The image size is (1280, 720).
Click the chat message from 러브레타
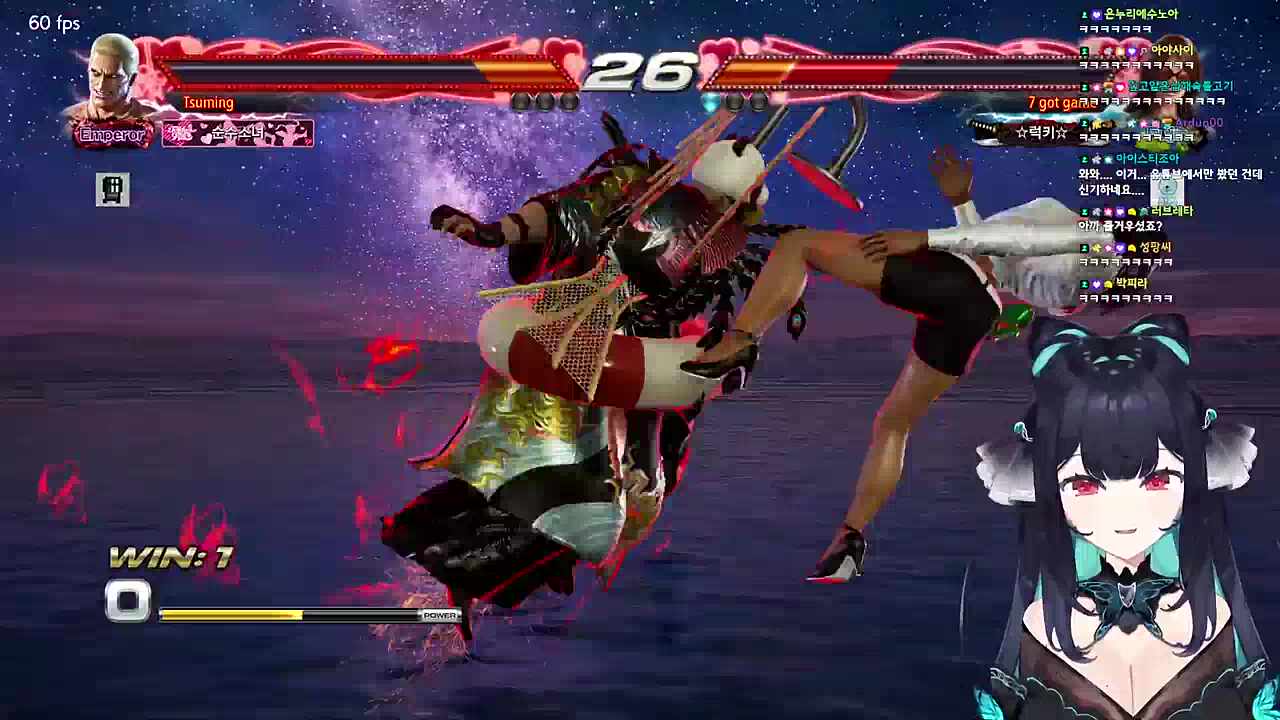coord(1118,223)
